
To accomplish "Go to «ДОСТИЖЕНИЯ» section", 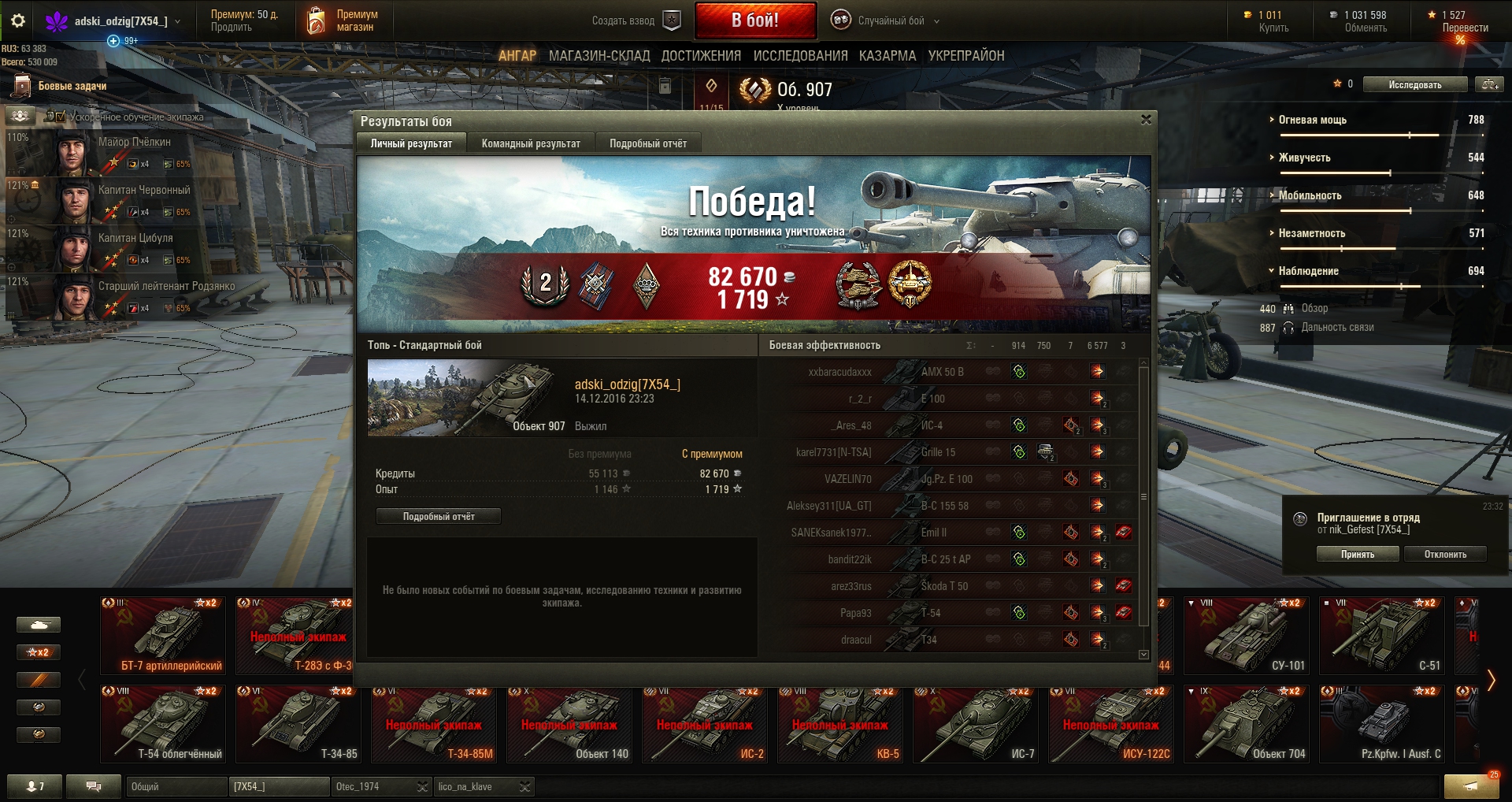I will [701, 56].
